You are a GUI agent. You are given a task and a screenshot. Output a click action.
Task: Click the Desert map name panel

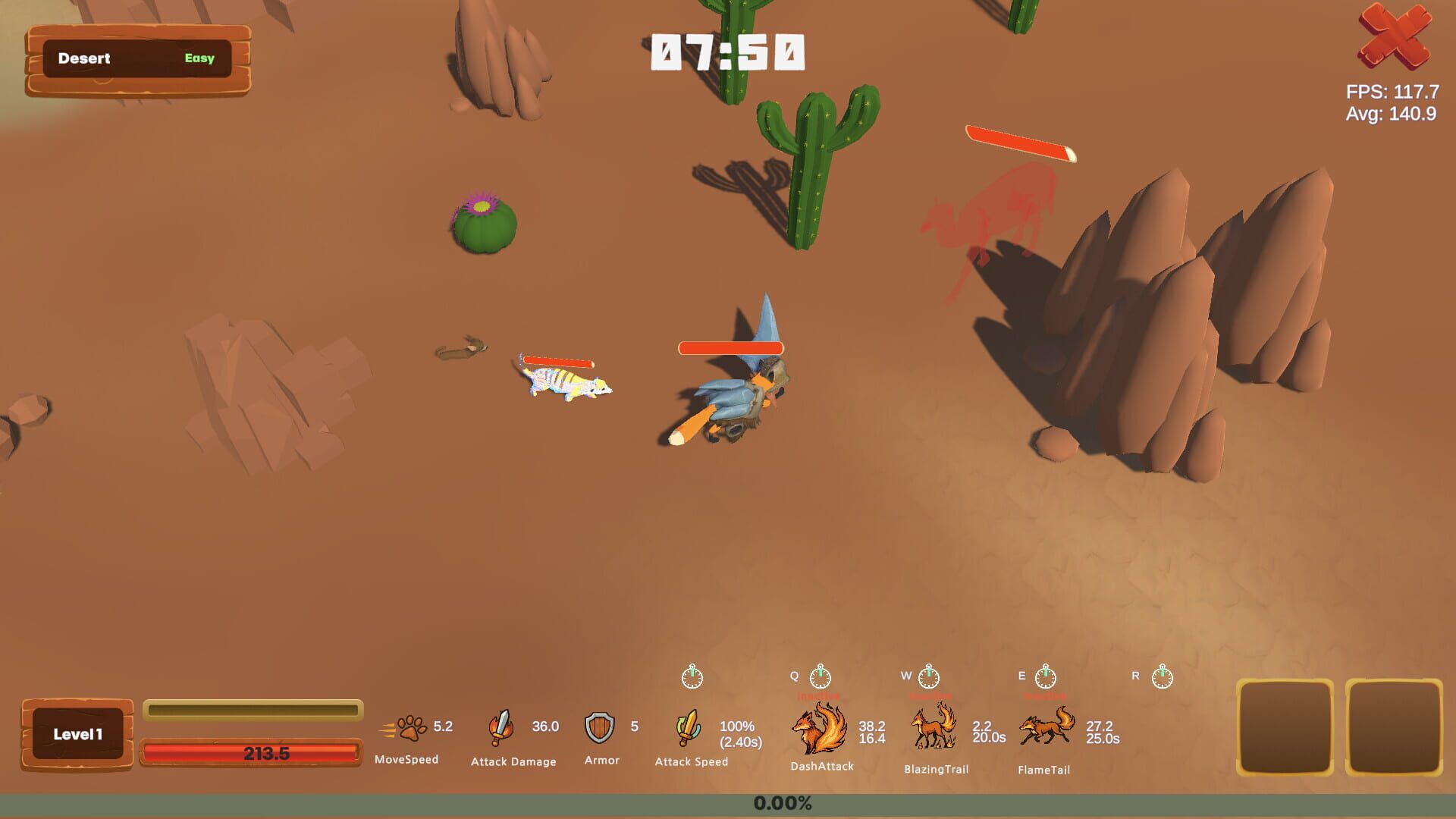click(x=86, y=58)
